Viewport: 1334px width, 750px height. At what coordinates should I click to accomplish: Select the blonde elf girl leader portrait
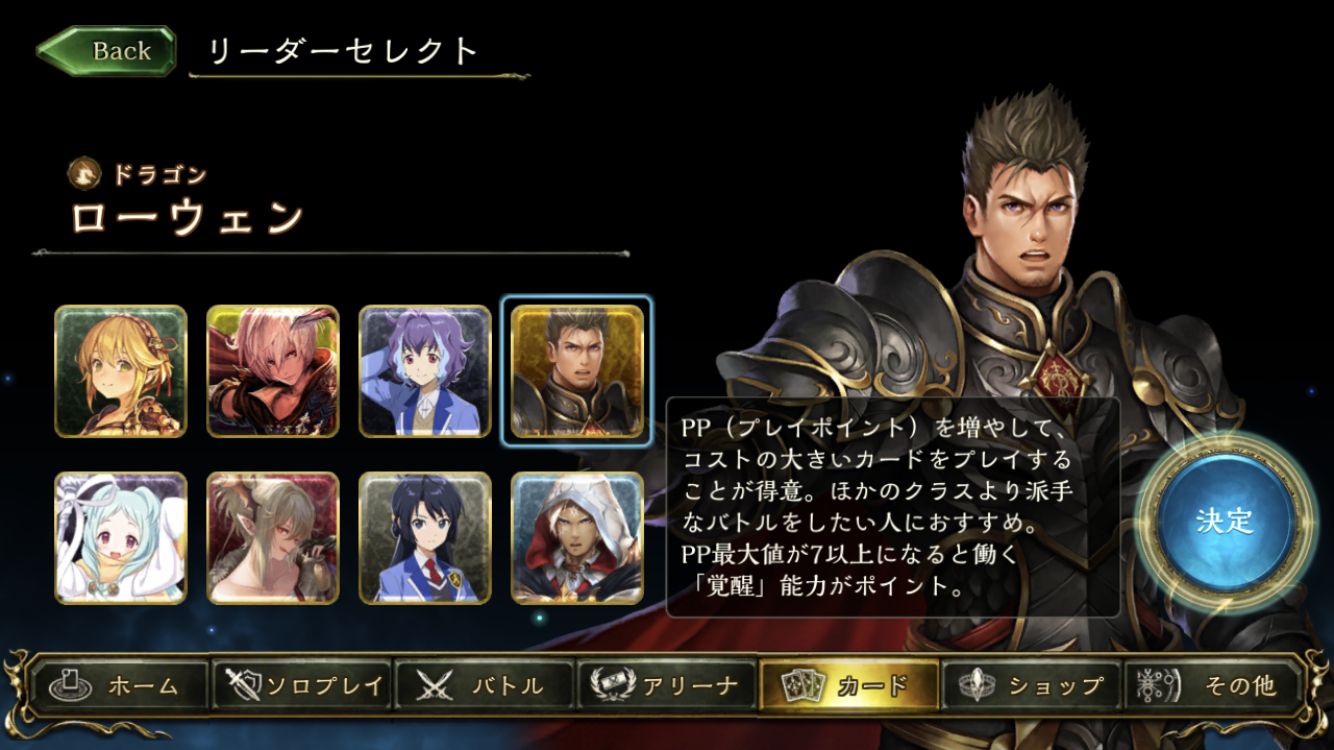[x=121, y=371]
